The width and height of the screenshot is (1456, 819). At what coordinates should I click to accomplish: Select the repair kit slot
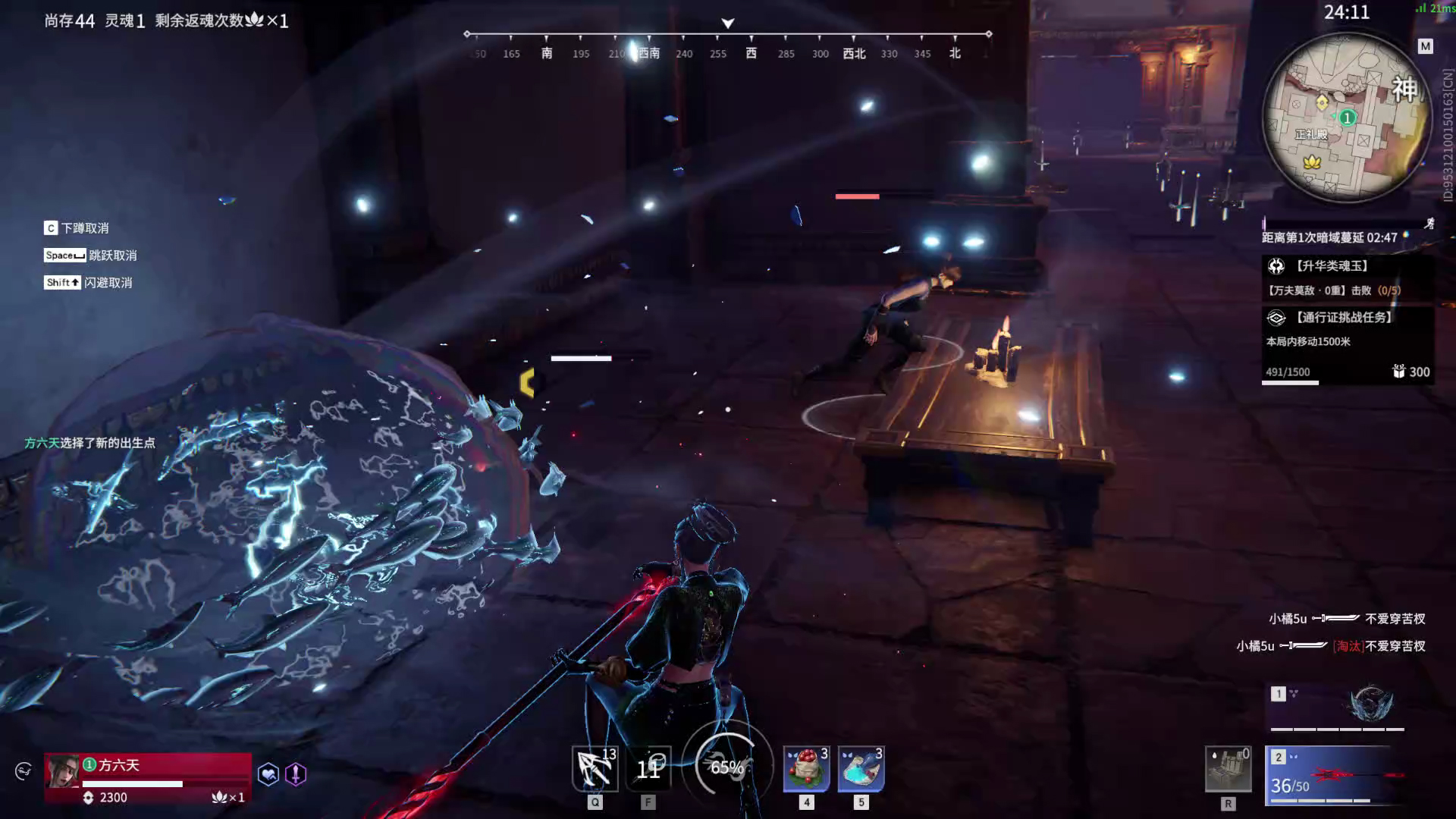pos(1228,768)
